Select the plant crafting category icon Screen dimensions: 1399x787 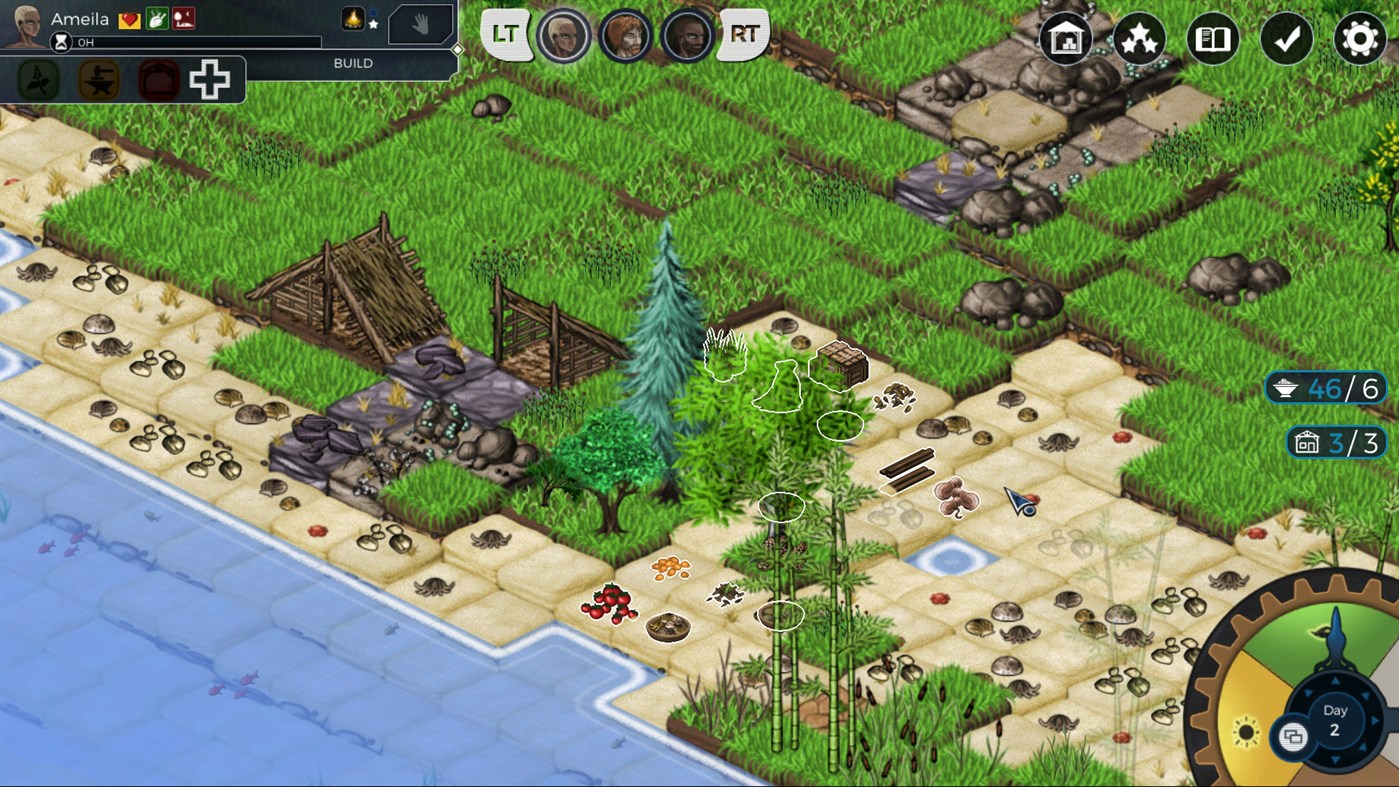39,80
